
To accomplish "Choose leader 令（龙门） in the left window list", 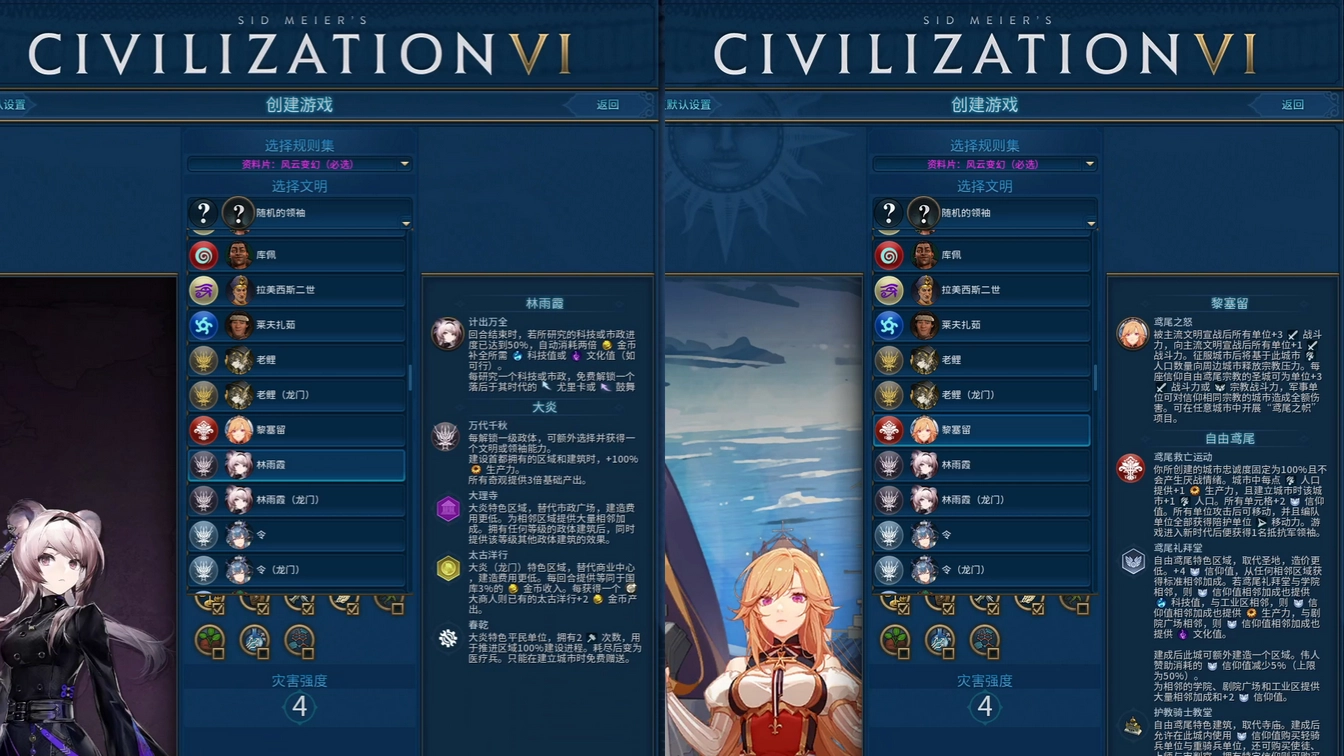I will point(298,570).
